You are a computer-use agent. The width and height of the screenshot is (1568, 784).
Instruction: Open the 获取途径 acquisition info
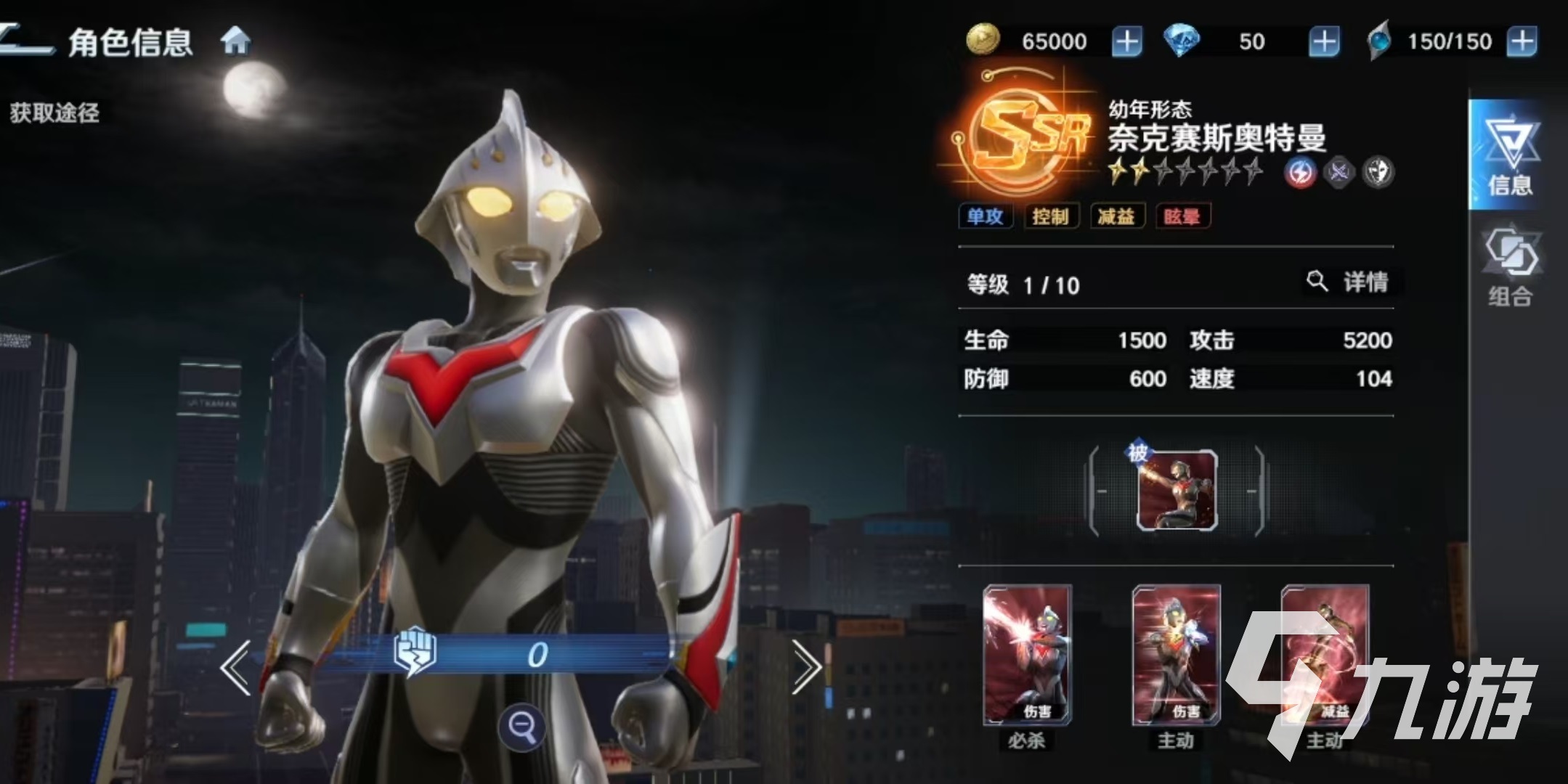(x=54, y=113)
